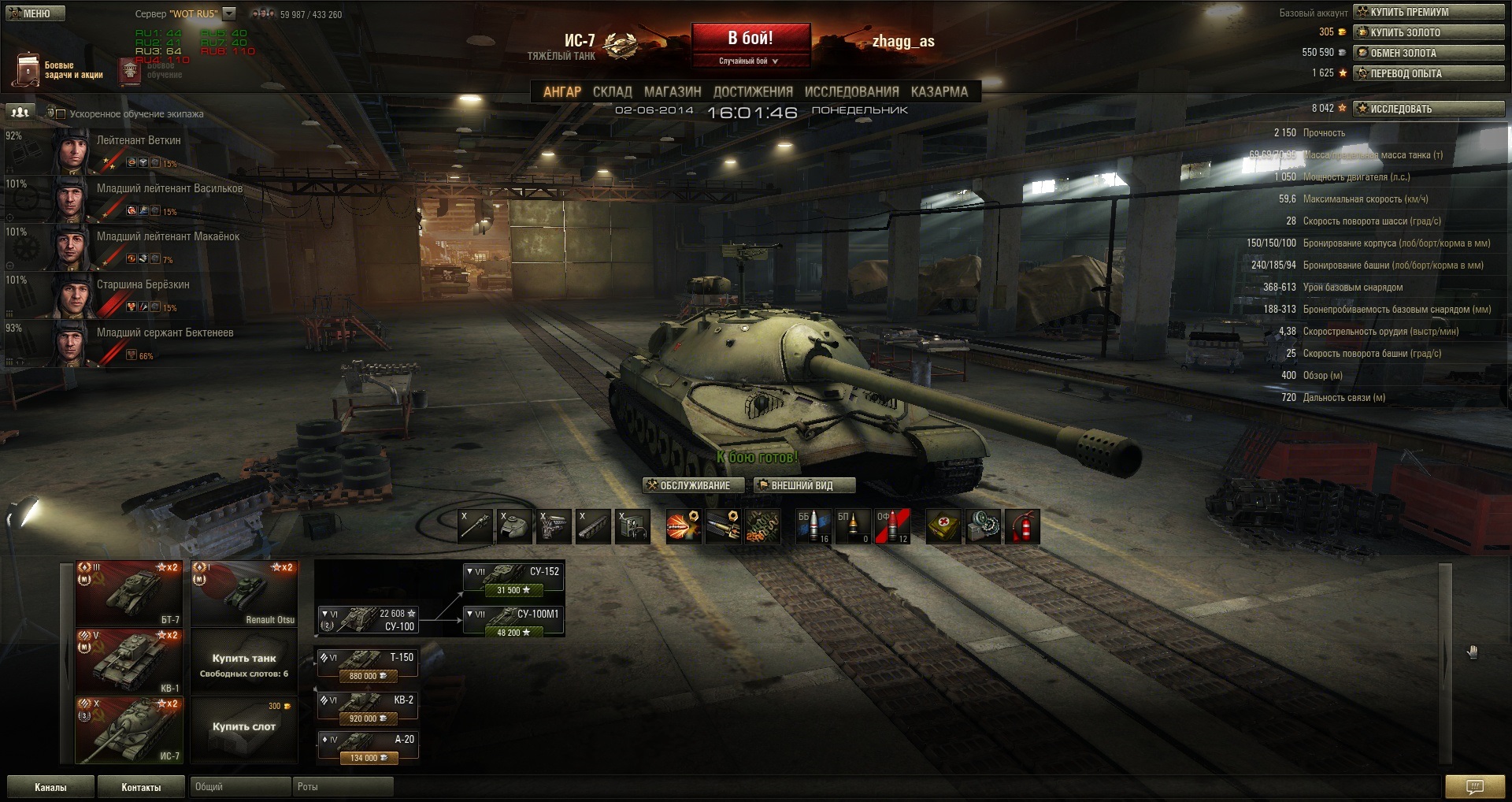Screen dimensions: 1512x802
Task: Open ВНЕШНИЙ ВИД customization
Action: click(801, 485)
